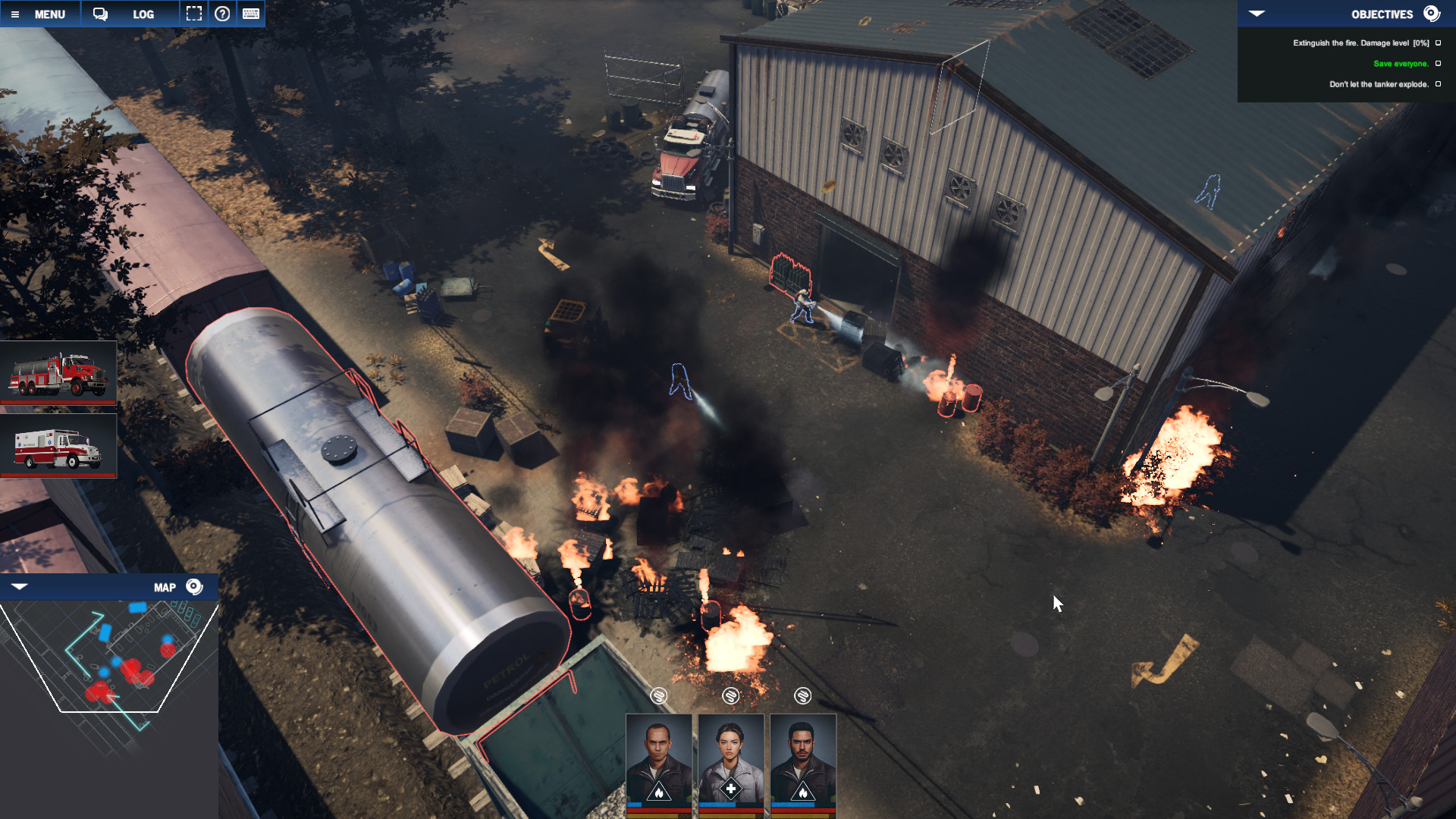The height and width of the screenshot is (819, 1456).
Task: Check the Save everyone objective checkbox
Action: point(1439,64)
